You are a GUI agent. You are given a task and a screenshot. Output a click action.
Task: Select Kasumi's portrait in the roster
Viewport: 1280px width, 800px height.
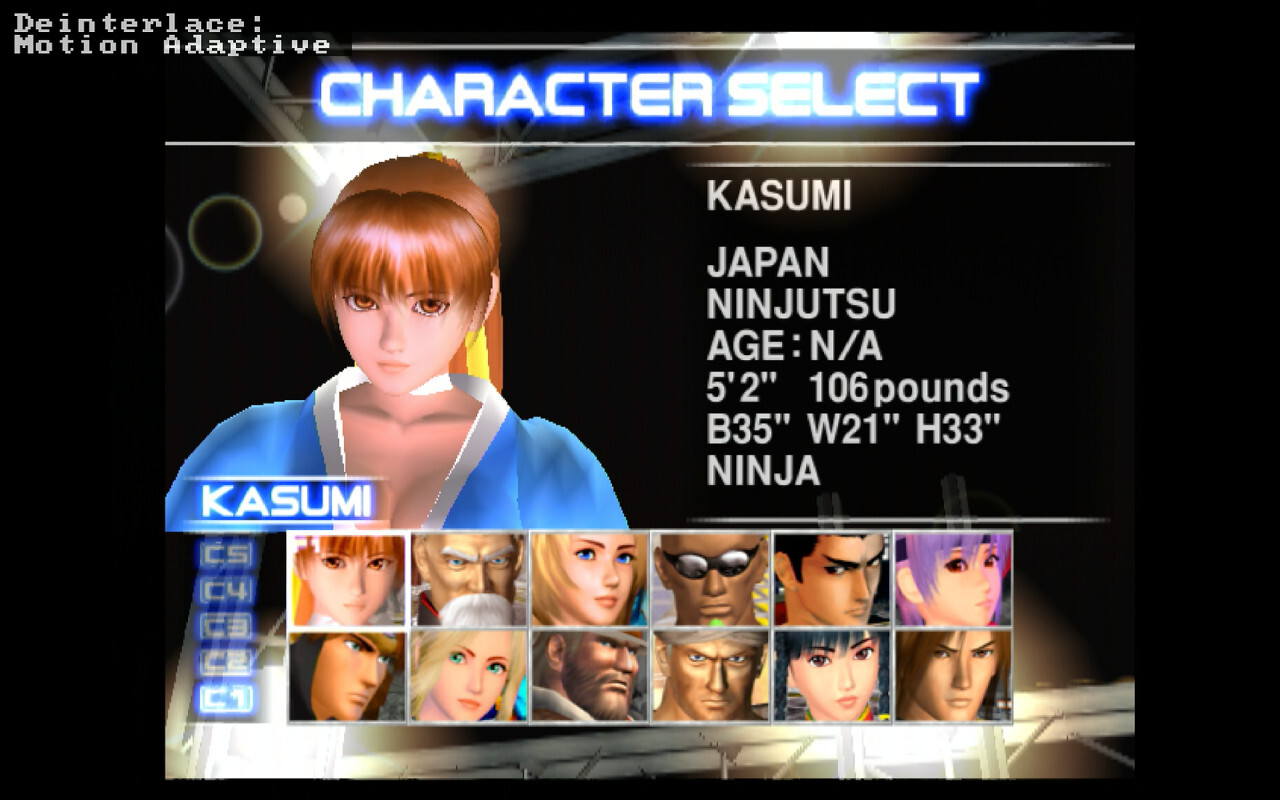(348, 580)
